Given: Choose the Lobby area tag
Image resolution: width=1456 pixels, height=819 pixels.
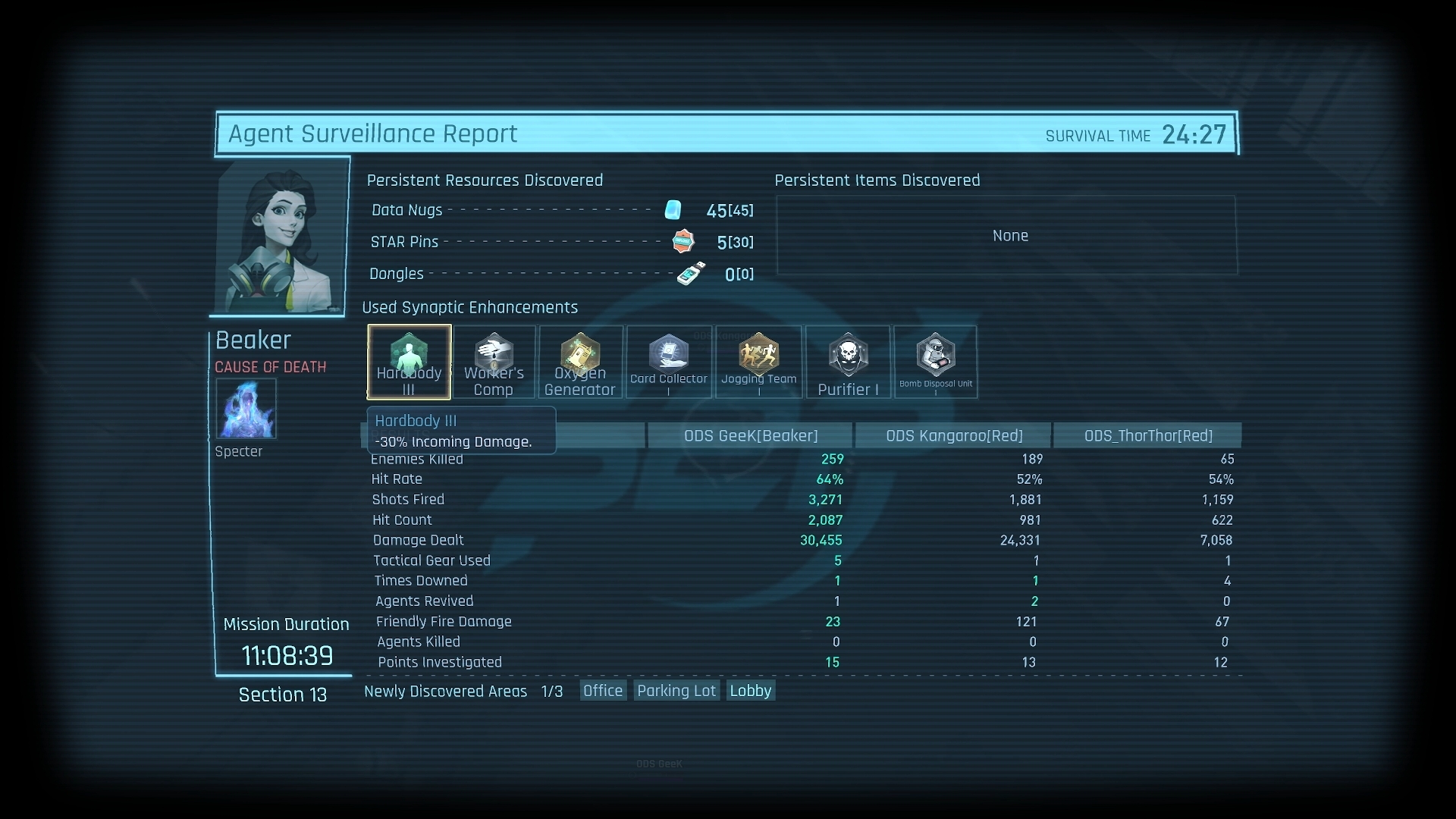Looking at the screenshot, I should (x=750, y=691).
